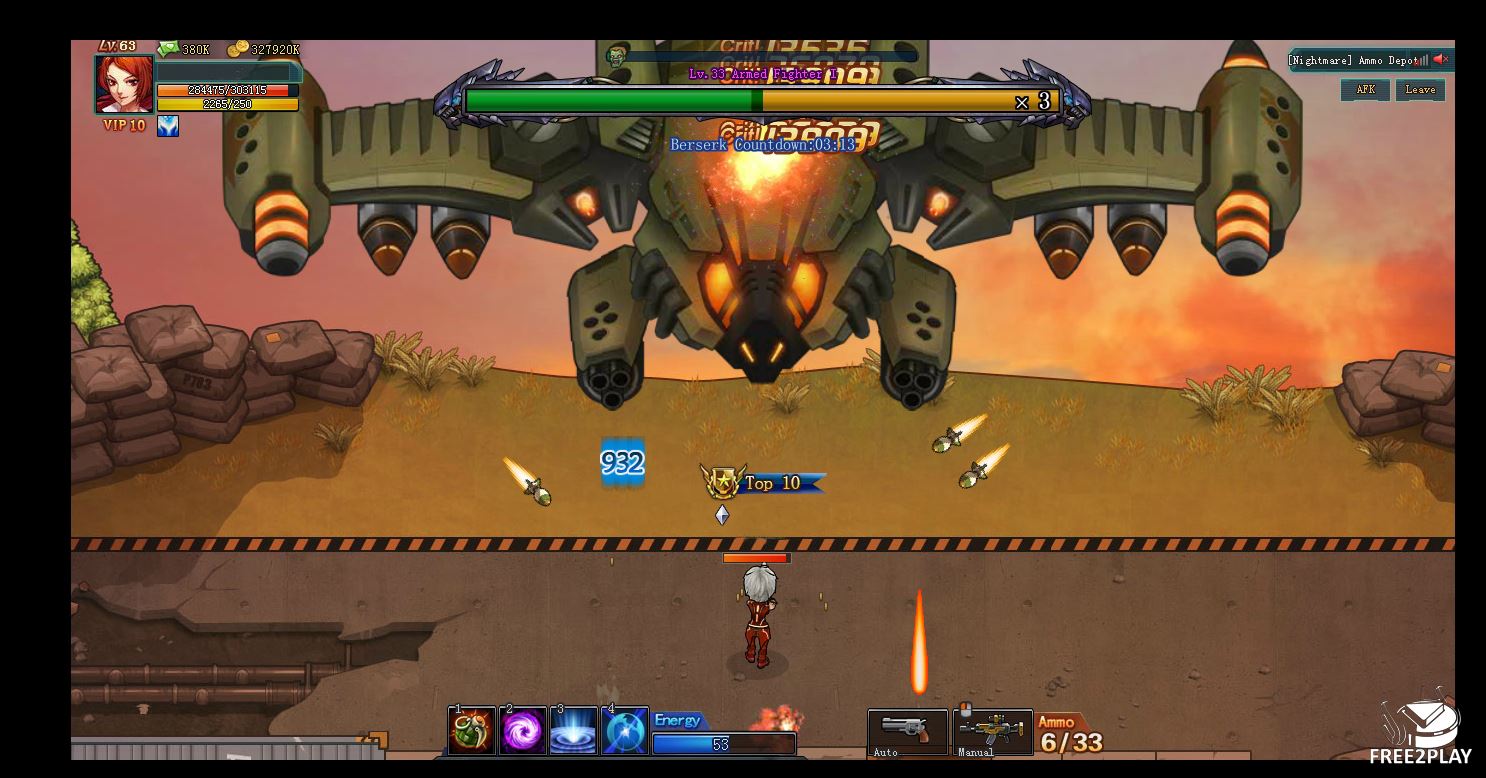Switch to the Manual assault rifle
The height and width of the screenshot is (778, 1486).
[994, 732]
